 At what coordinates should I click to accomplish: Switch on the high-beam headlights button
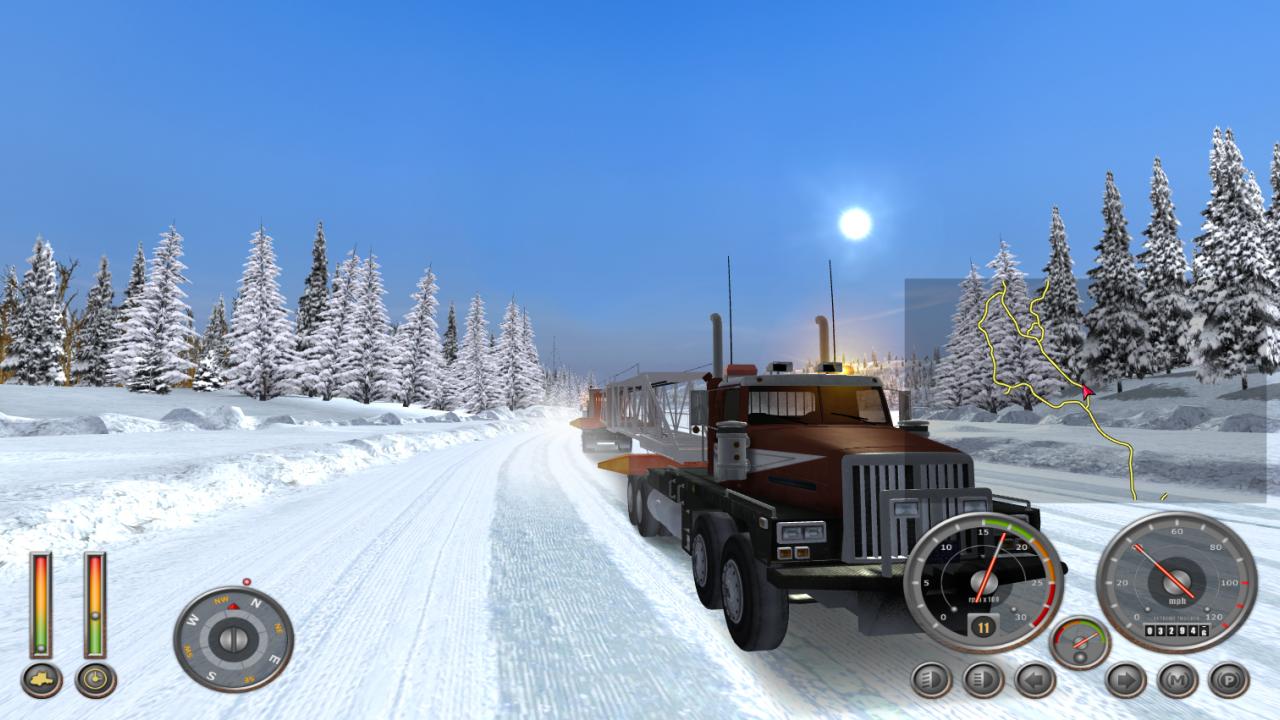click(x=983, y=680)
